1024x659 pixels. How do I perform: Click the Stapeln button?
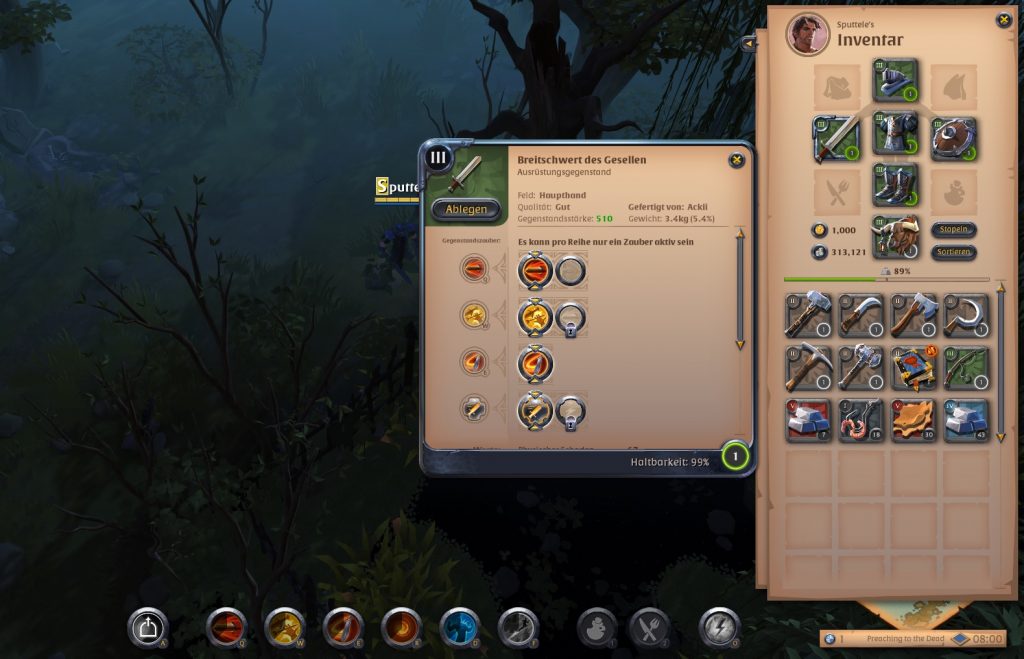tap(954, 230)
